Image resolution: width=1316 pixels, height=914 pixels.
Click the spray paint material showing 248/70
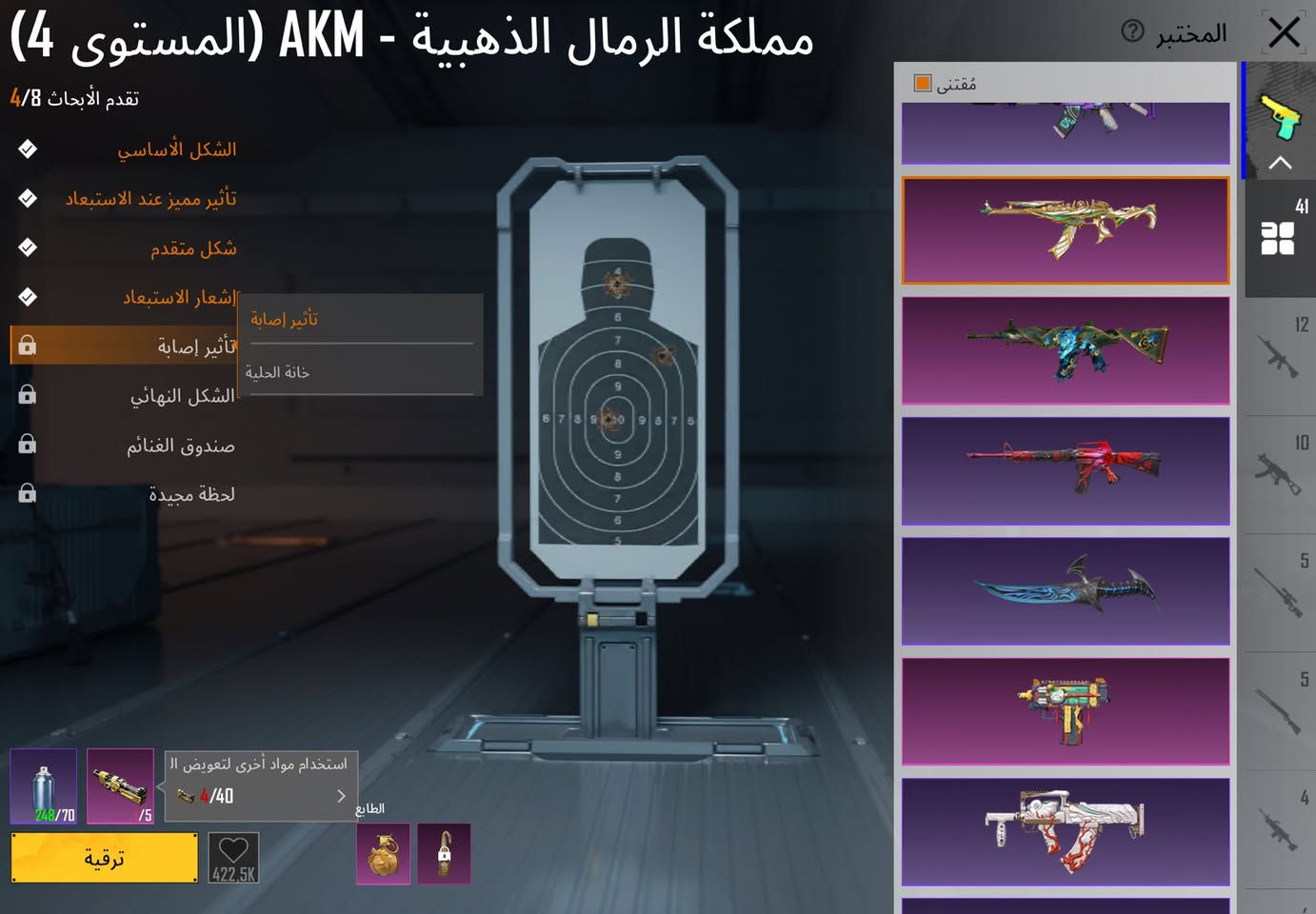click(x=42, y=786)
